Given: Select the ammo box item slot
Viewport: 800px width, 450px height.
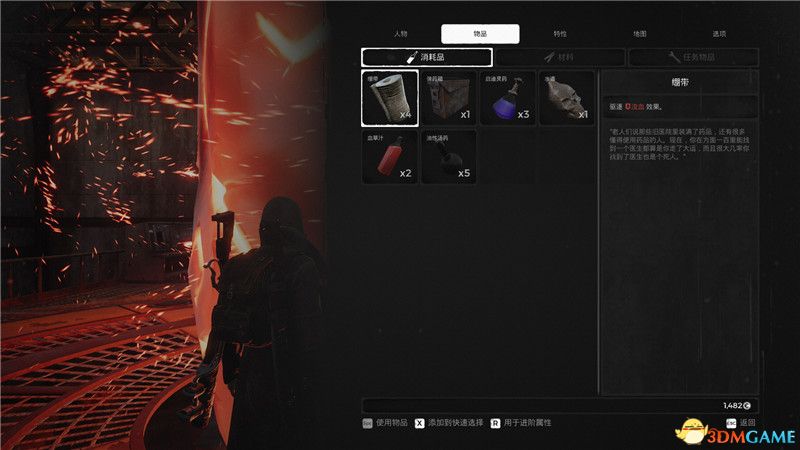Looking at the screenshot, I should tap(449, 97).
